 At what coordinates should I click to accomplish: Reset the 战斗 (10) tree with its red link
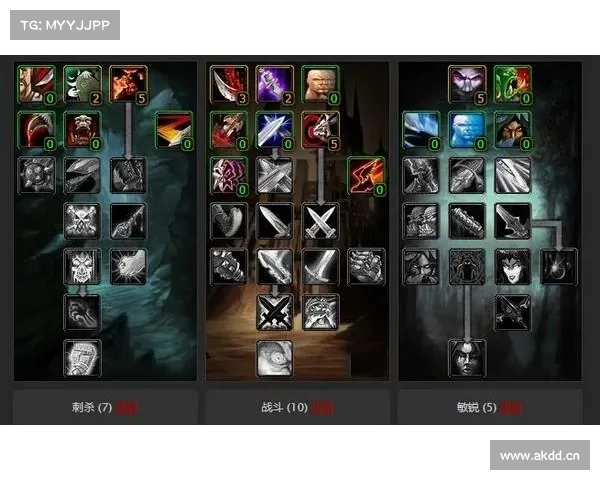pyautogui.click(x=322, y=409)
